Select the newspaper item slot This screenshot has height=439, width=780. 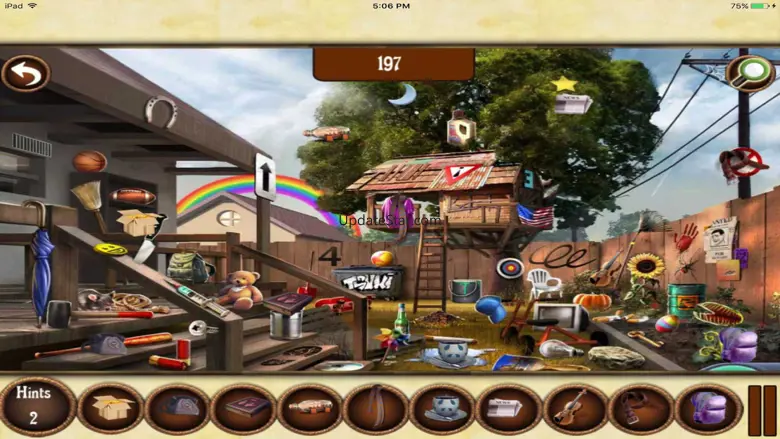click(509, 408)
